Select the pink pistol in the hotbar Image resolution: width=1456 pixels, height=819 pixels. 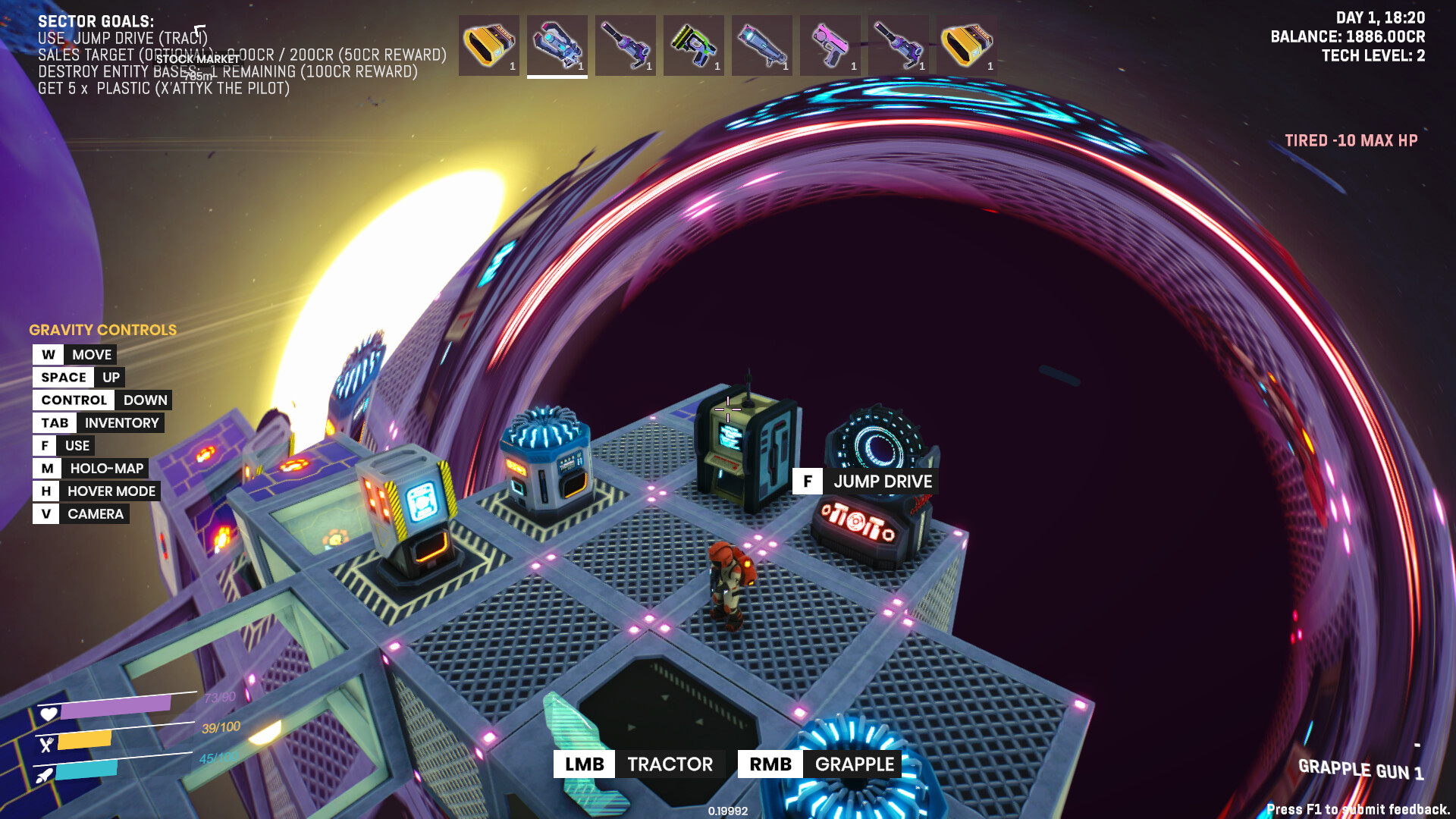pos(831,45)
